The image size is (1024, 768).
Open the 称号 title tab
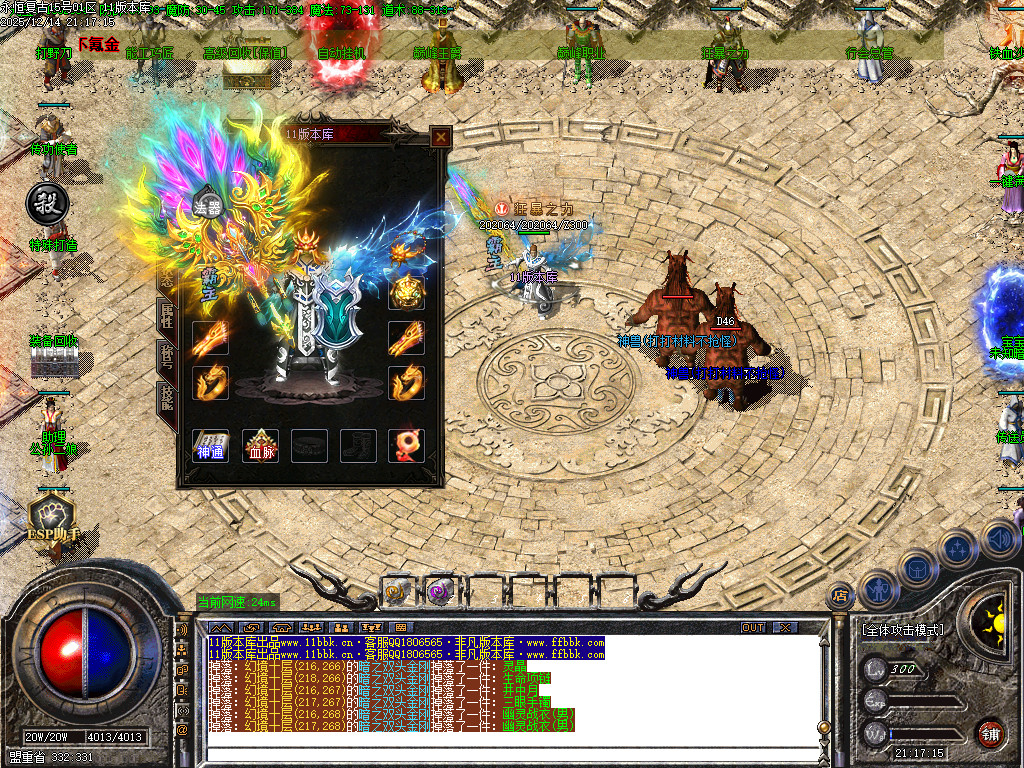(x=167, y=357)
